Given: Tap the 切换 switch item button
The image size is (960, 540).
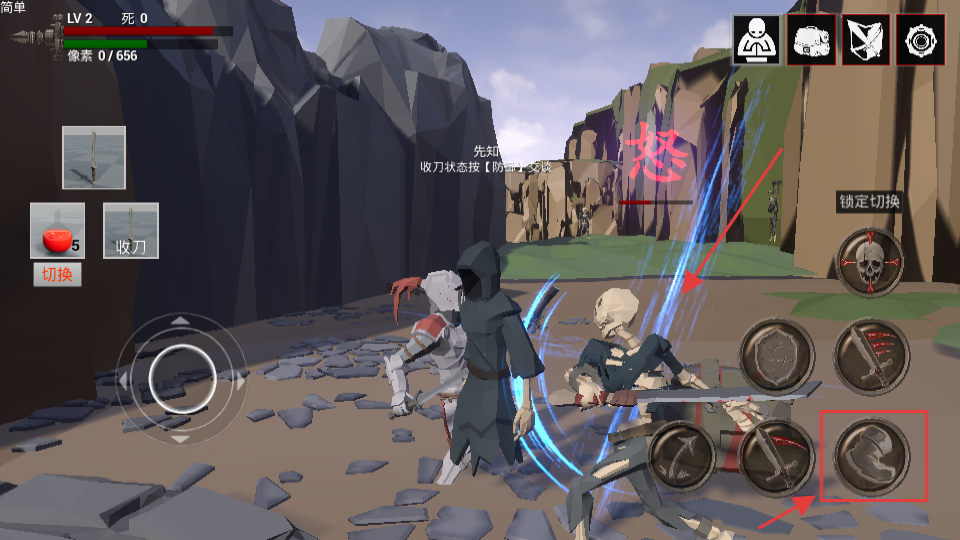Looking at the screenshot, I should [x=57, y=275].
